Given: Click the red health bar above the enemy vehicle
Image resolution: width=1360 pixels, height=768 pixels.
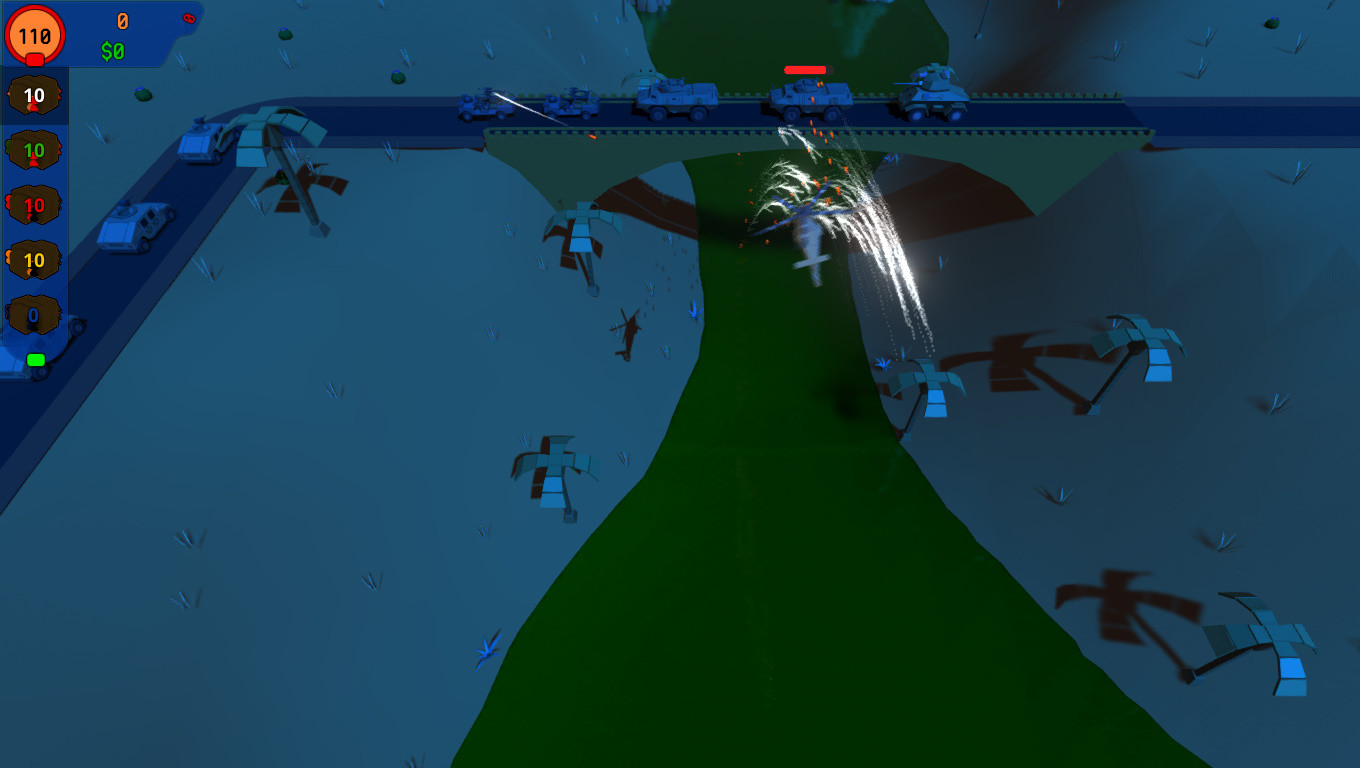Looking at the screenshot, I should [x=805, y=70].
